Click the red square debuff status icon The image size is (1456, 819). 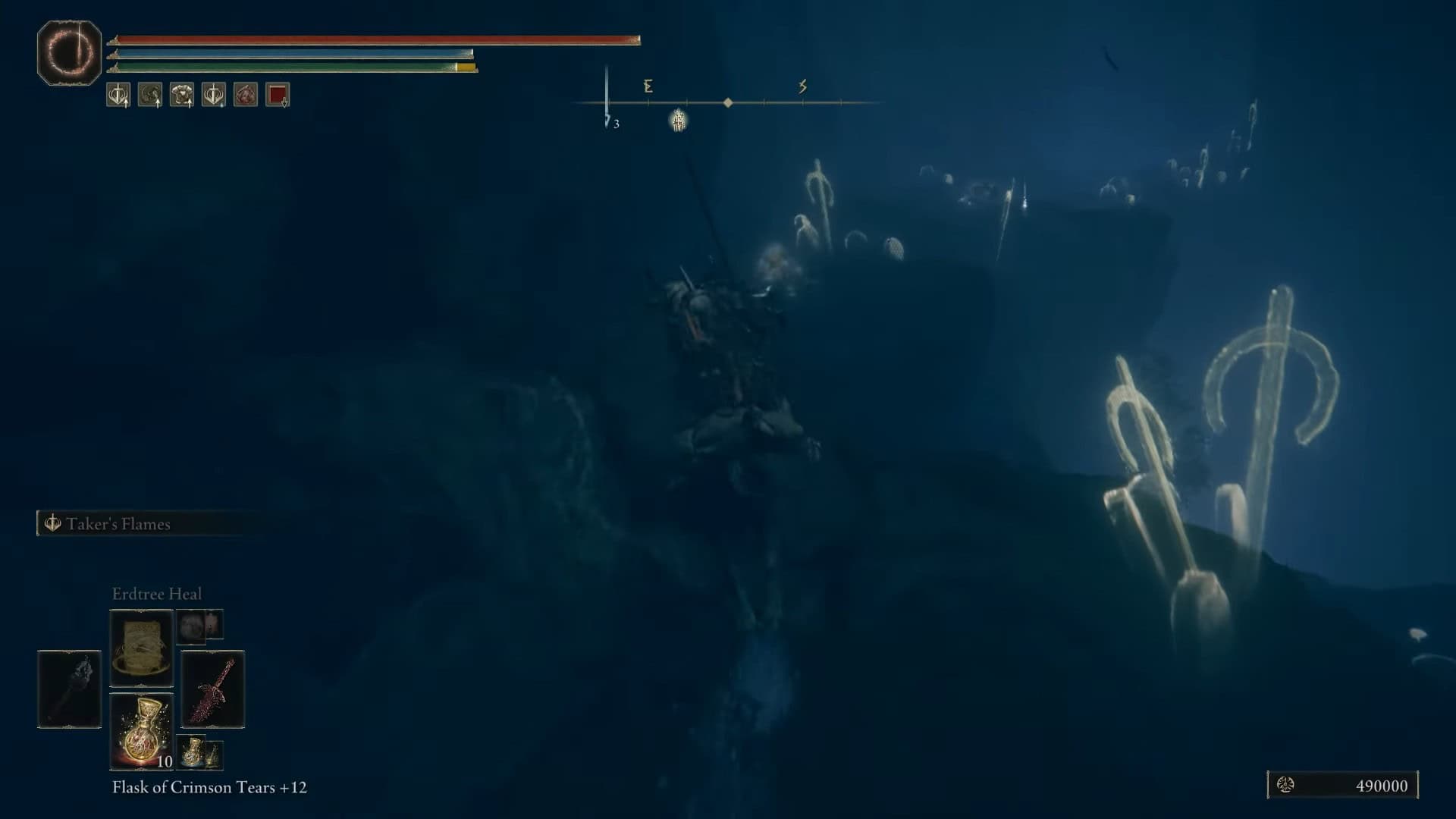[x=278, y=95]
